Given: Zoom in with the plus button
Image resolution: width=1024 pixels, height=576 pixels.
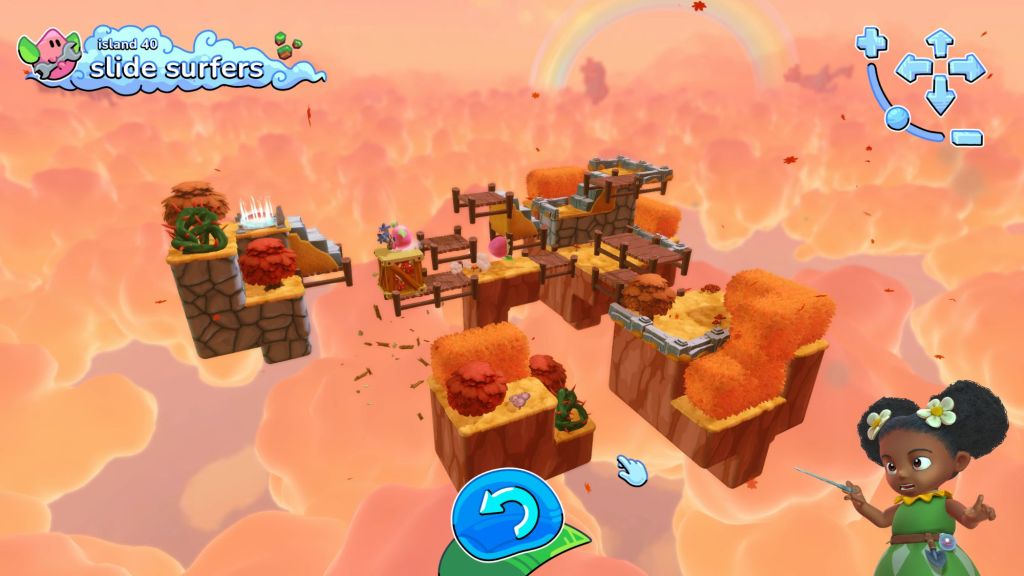Looking at the screenshot, I should click(871, 42).
